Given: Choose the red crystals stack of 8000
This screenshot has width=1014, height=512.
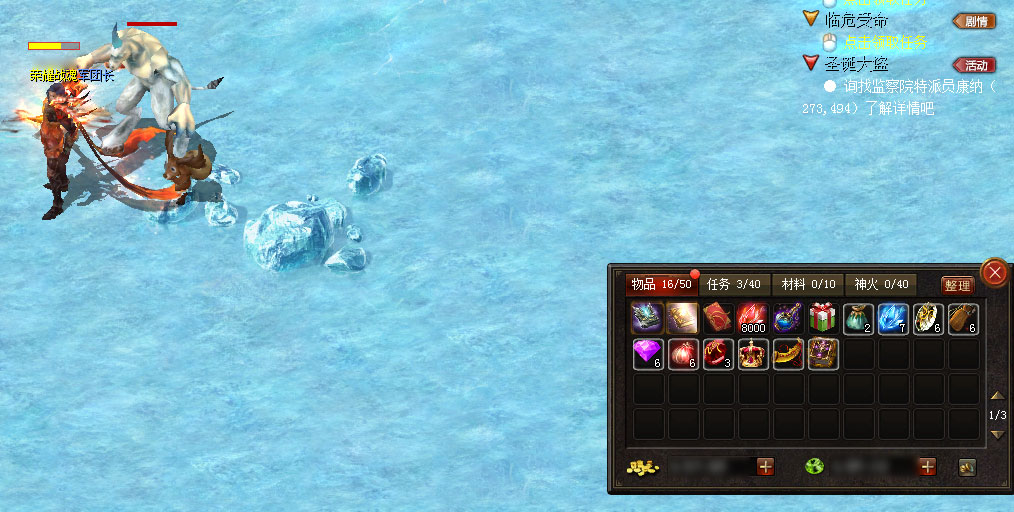Looking at the screenshot, I should pos(753,318).
